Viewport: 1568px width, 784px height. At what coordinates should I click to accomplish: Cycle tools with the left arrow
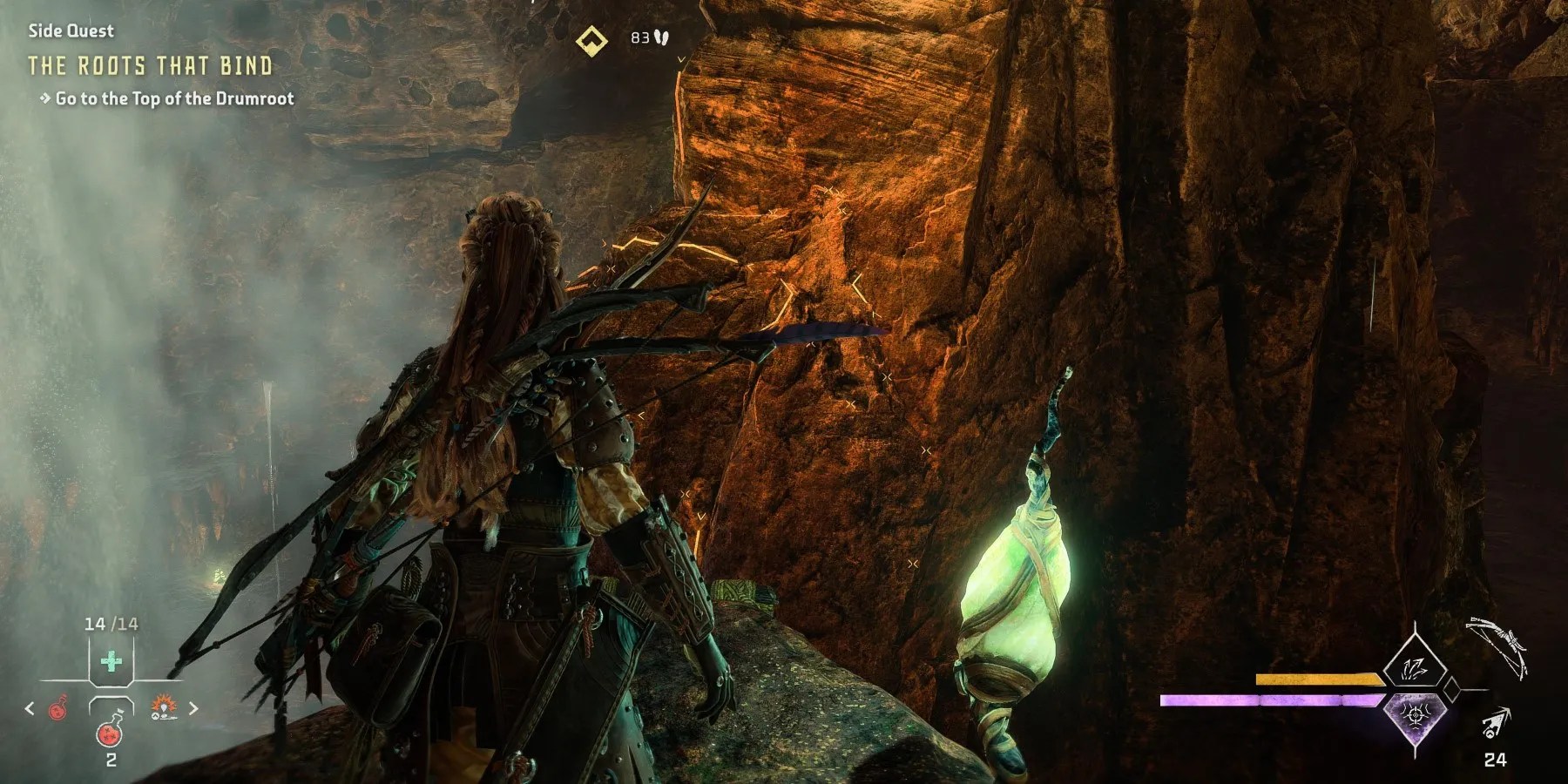click(x=30, y=709)
